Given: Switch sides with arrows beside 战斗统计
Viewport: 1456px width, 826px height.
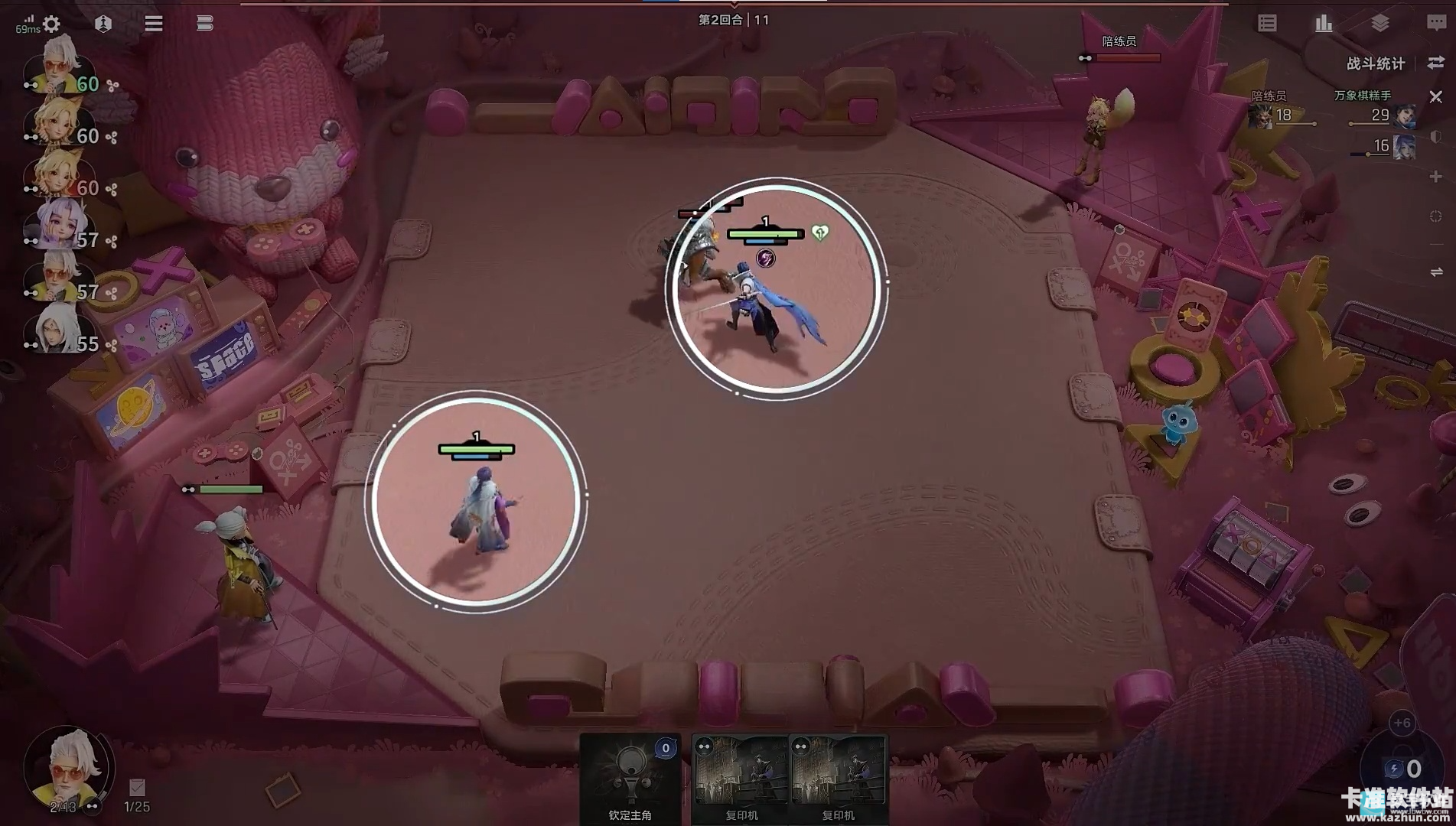Looking at the screenshot, I should 1435,63.
